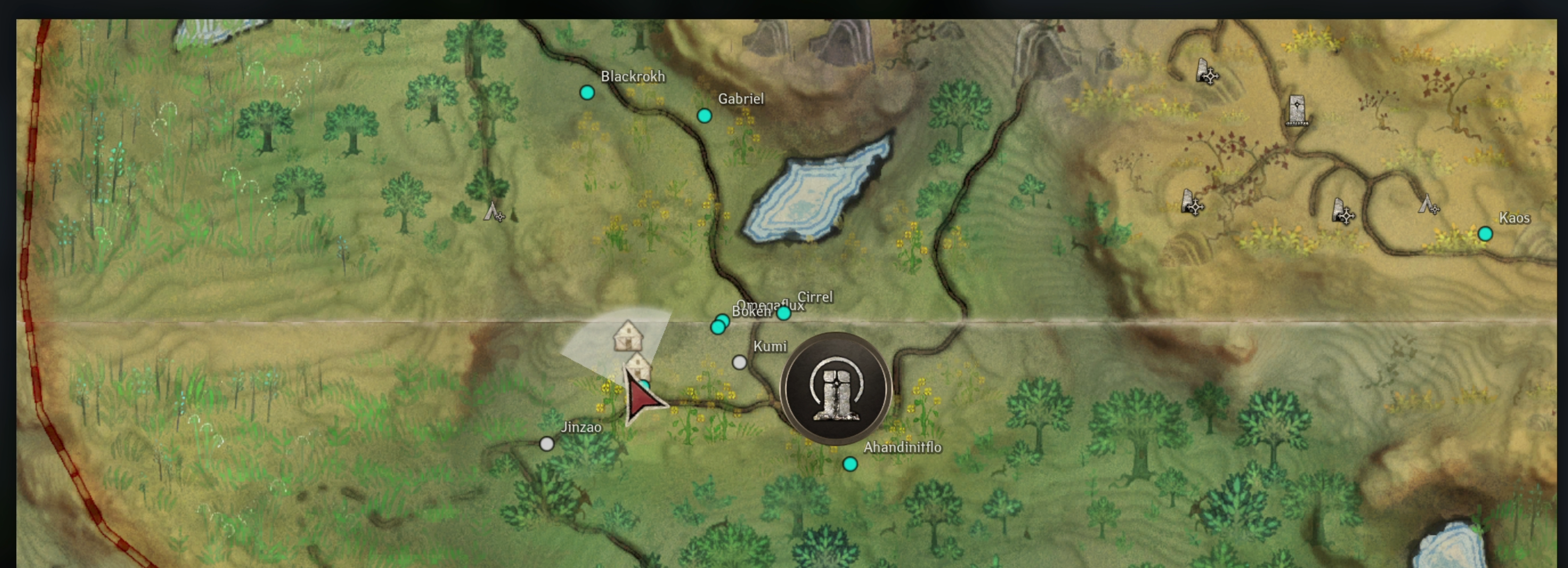Viewport: 1568px width, 568px height.
Task: Select the upper house icon
Action: [x=628, y=336]
